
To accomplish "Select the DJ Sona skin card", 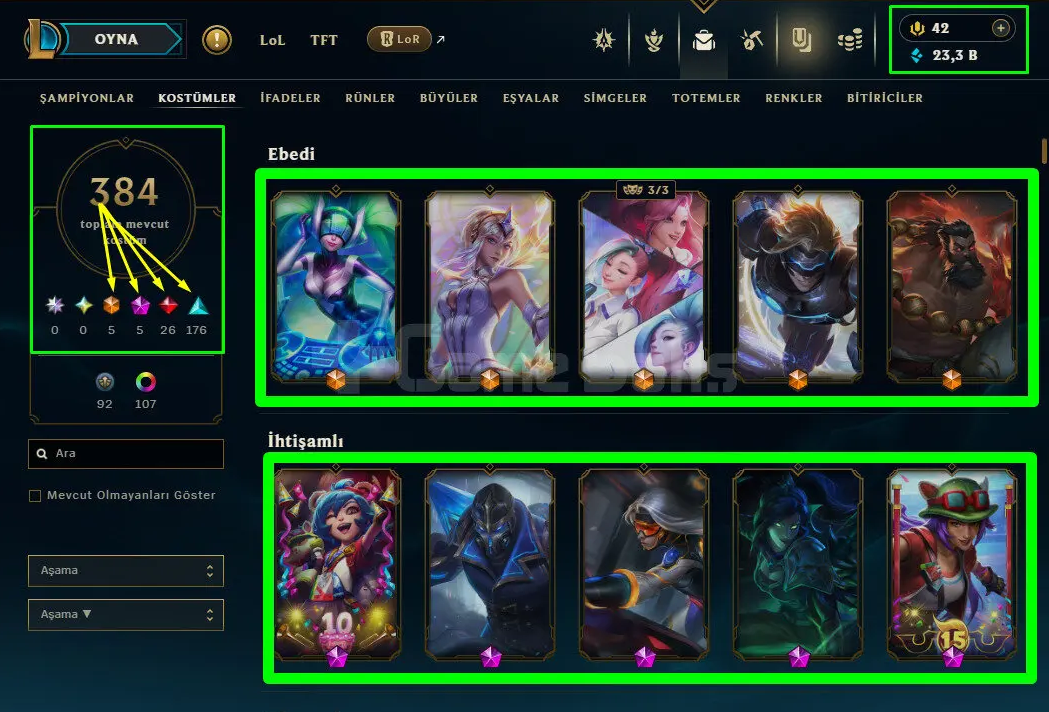I will (335, 286).
